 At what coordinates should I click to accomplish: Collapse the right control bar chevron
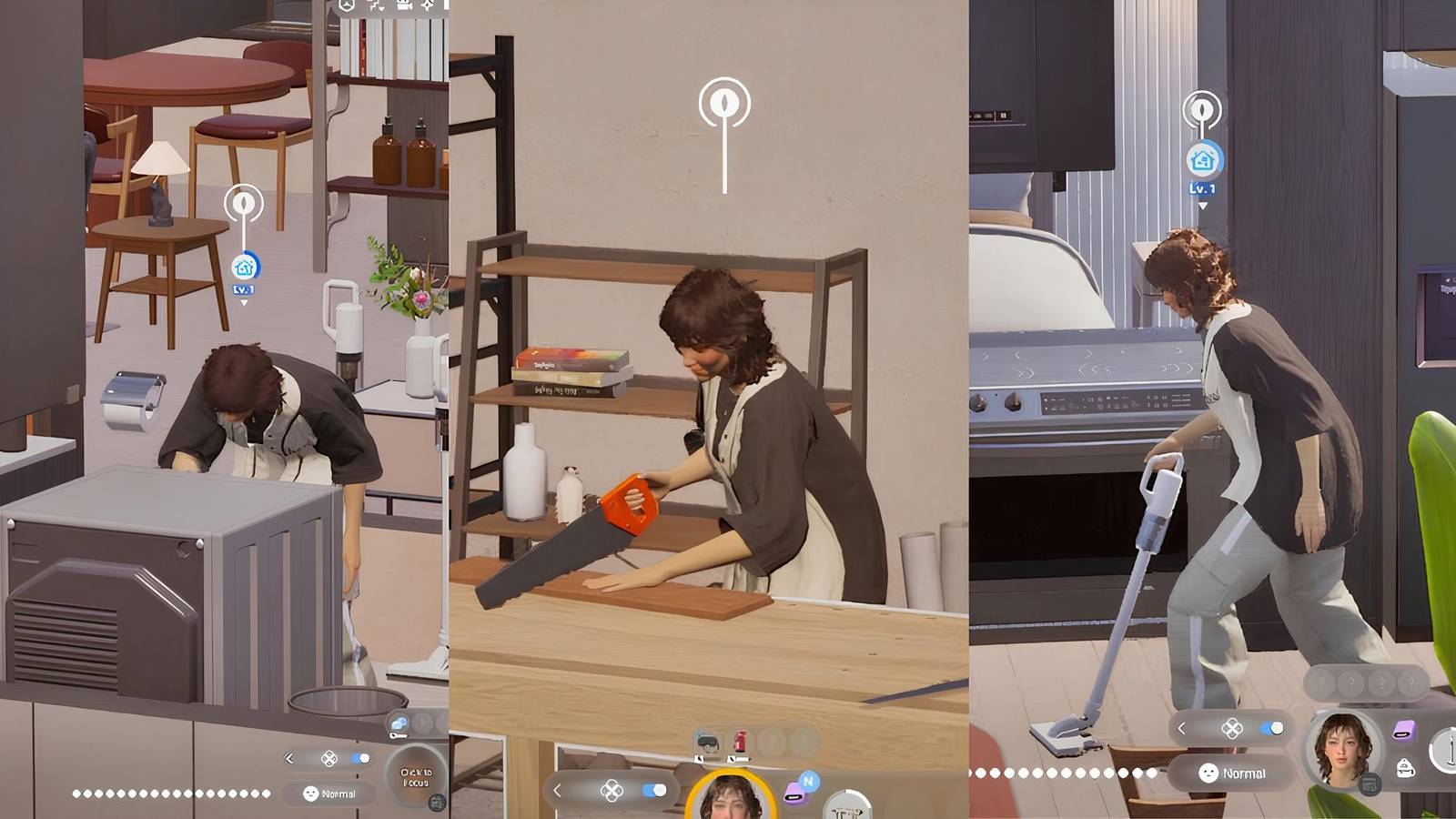[1182, 728]
